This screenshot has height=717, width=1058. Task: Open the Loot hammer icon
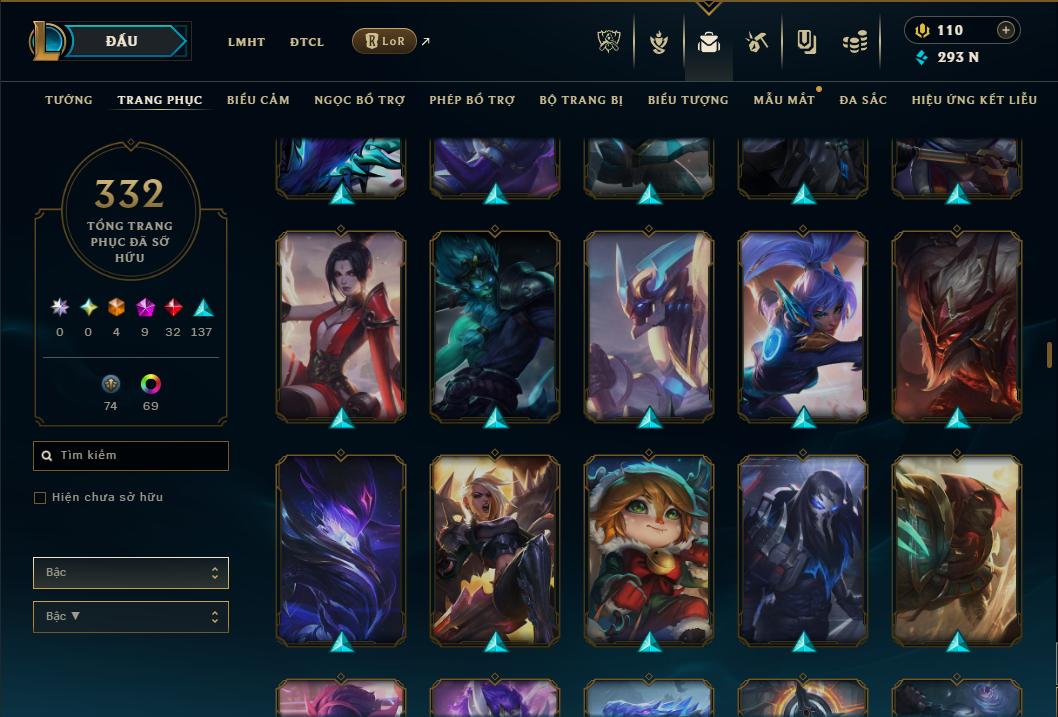757,42
